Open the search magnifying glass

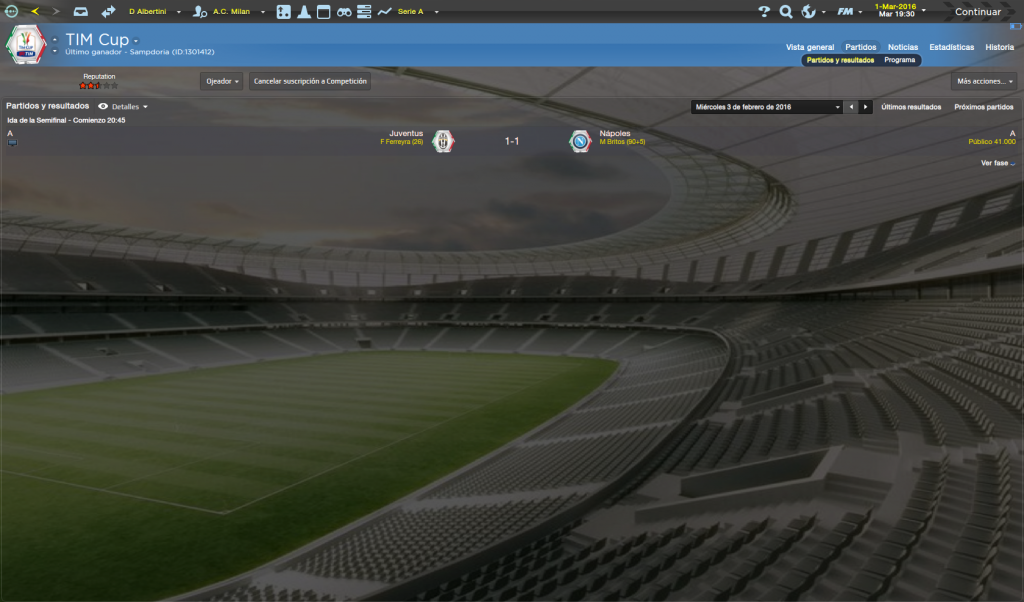pyautogui.click(x=786, y=12)
